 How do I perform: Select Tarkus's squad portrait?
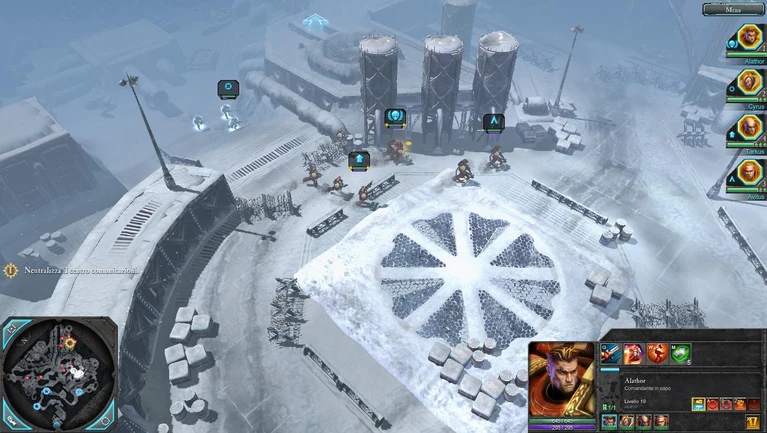[750, 128]
